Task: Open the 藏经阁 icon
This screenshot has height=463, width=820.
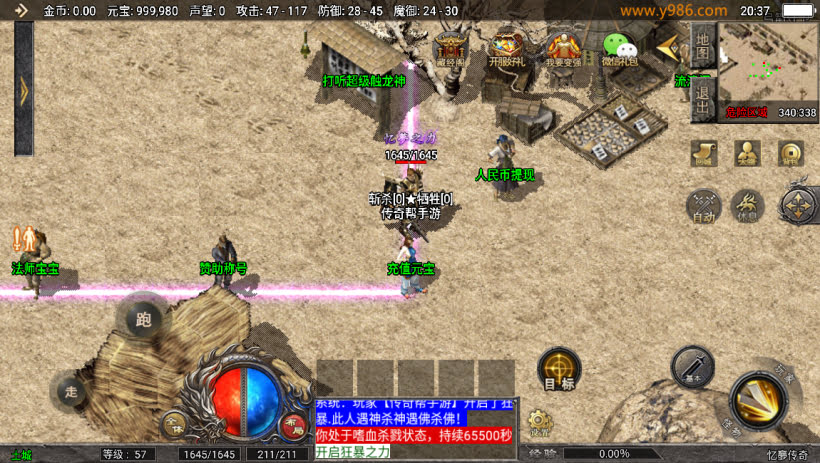Action: tap(450, 49)
